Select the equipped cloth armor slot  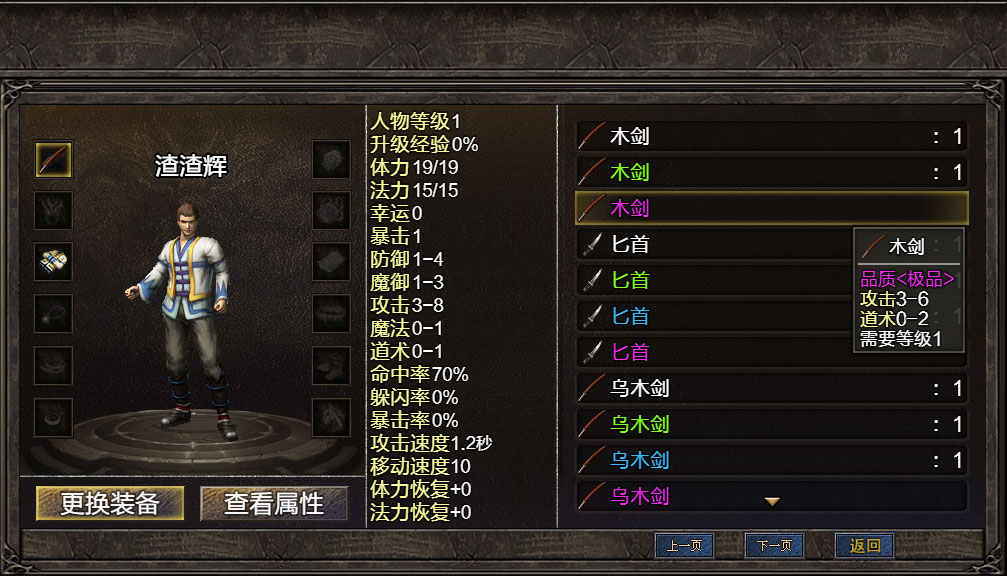point(54,262)
